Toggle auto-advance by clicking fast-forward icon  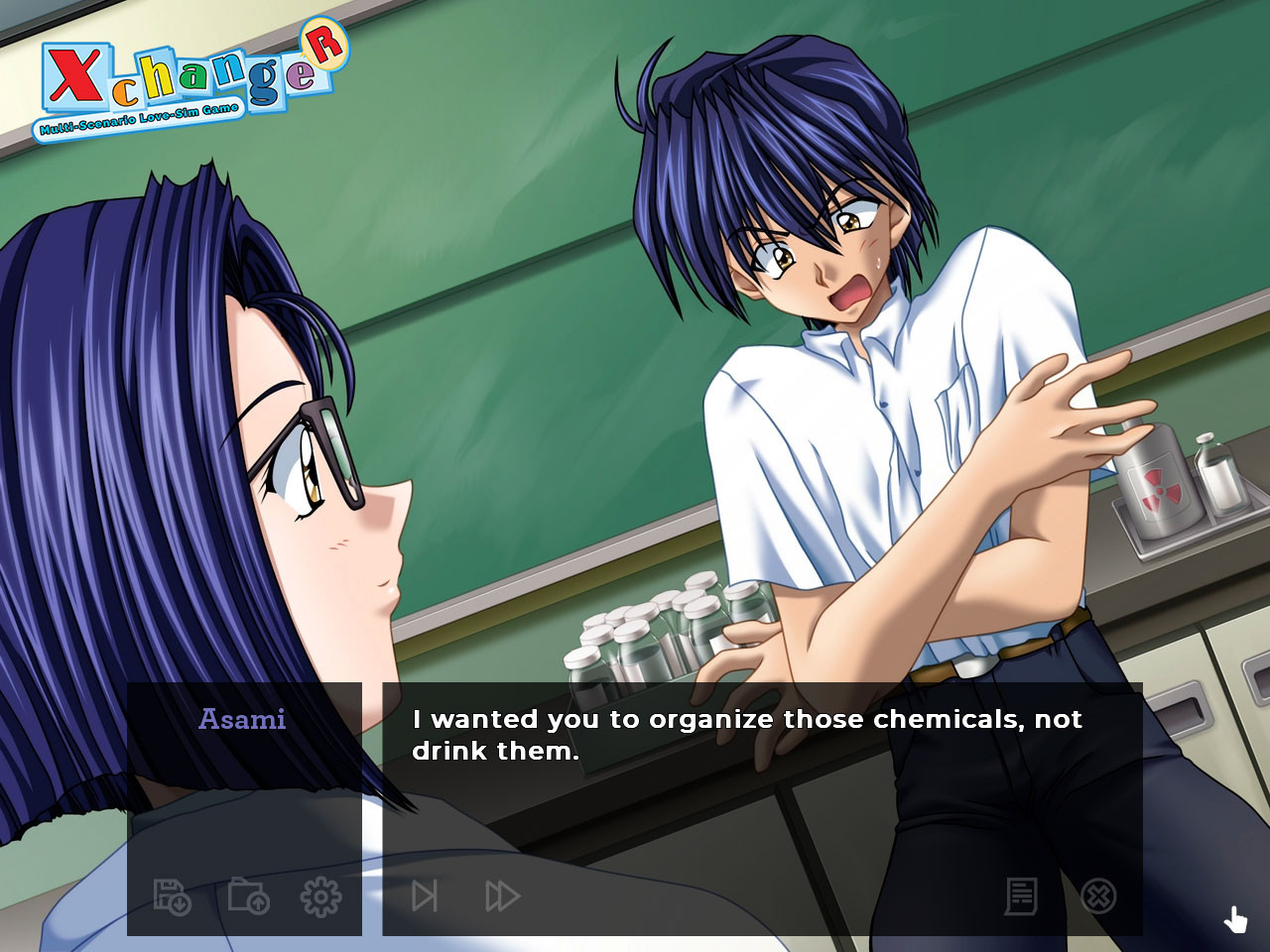tap(501, 894)
